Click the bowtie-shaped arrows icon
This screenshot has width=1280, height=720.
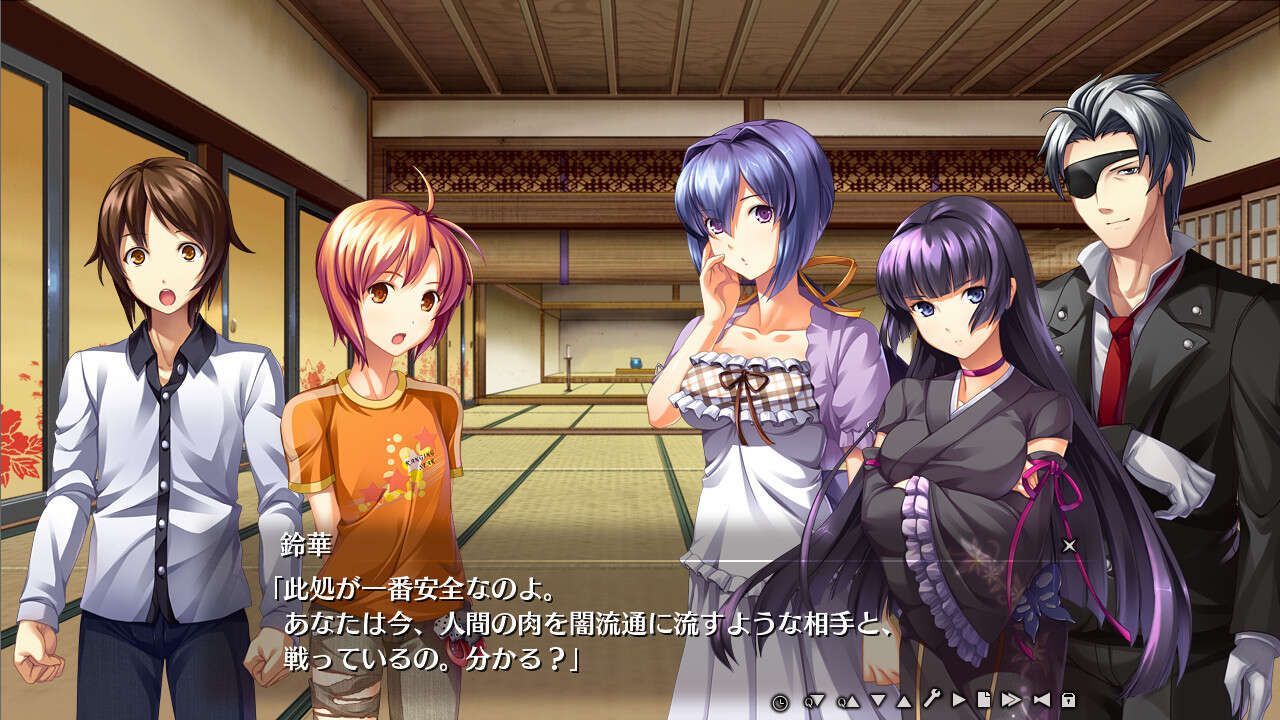(1041, 700)
